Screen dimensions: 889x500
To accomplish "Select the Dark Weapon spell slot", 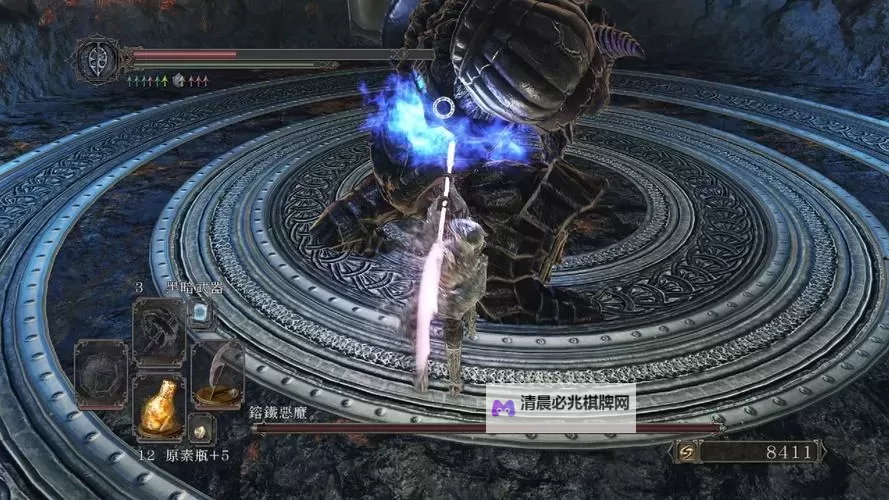I will [x=159, y=329].
